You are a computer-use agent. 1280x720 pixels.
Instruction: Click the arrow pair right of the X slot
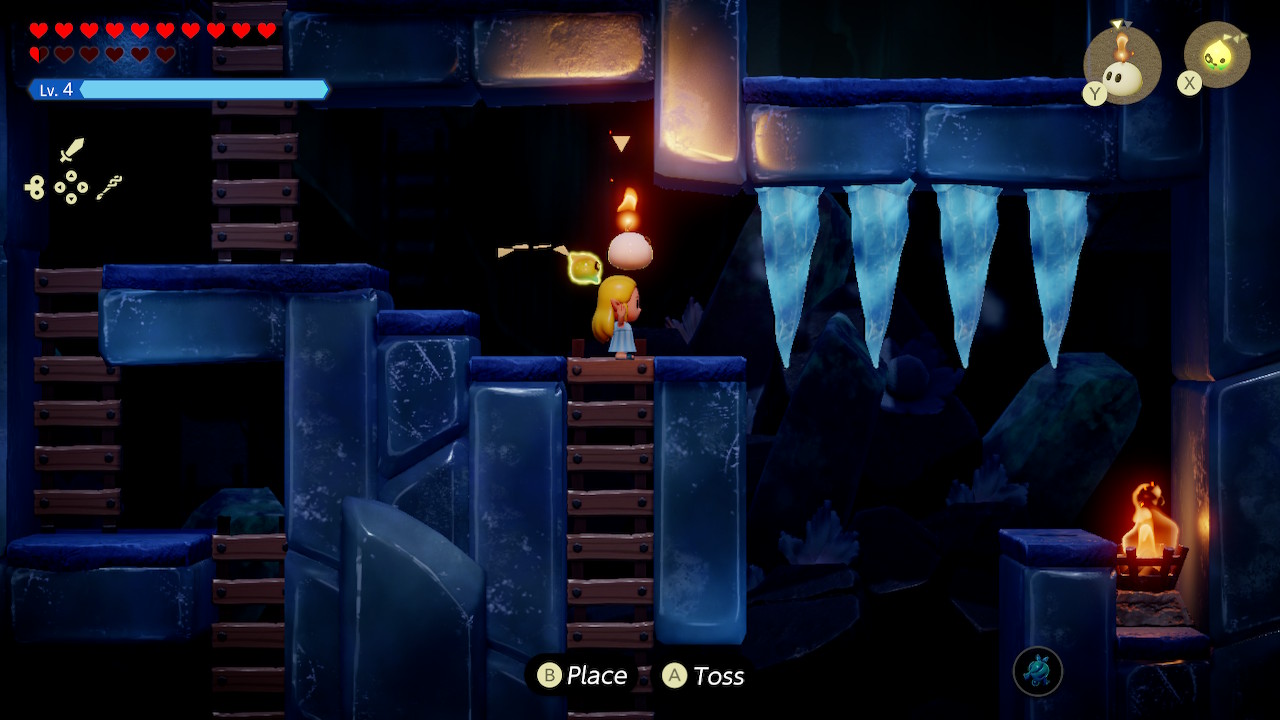(1238, 36)
